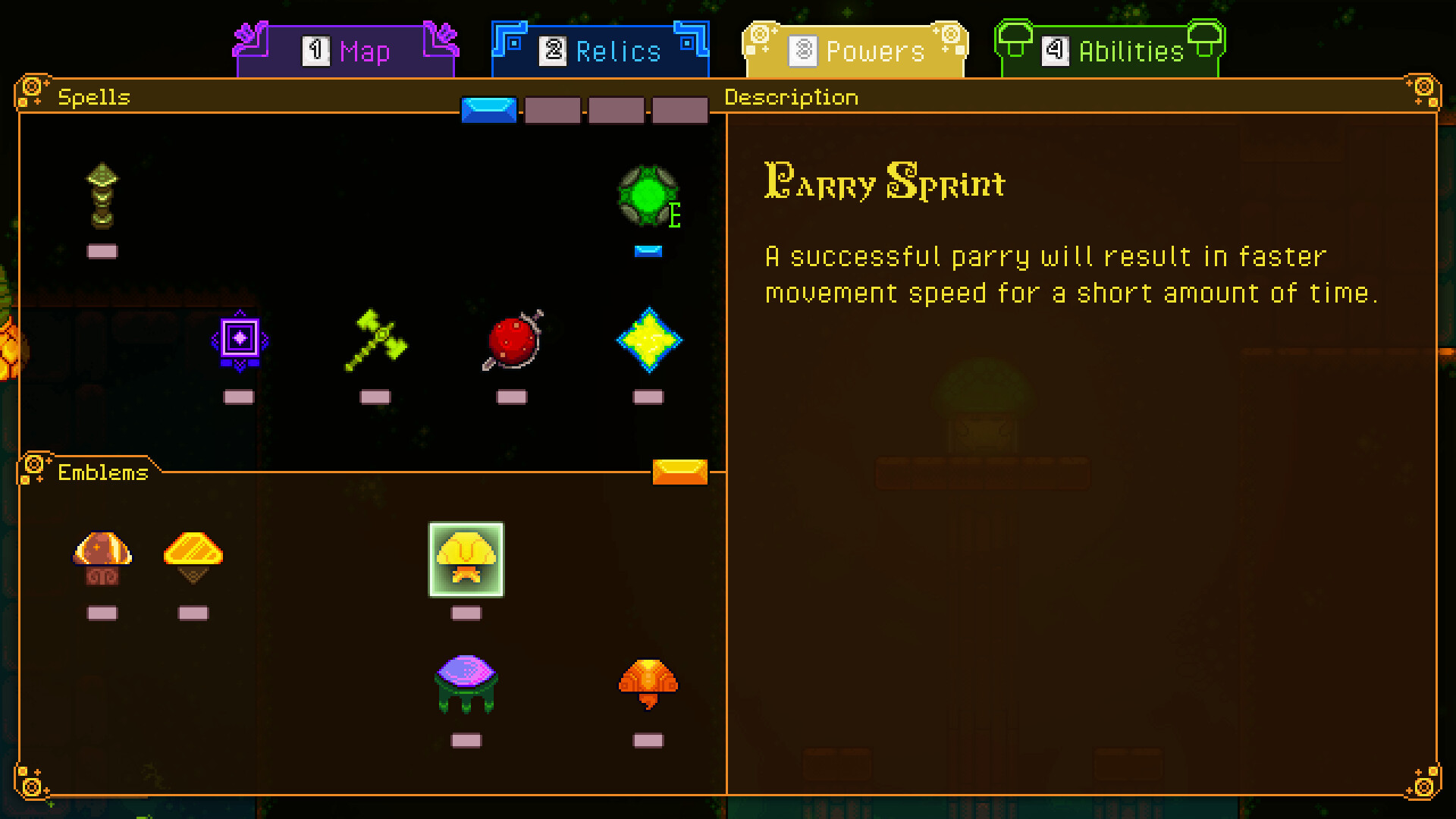Select the golden cone emblem
The image size is (1456, 819).
pyautogui.click(x=193, y=556)
